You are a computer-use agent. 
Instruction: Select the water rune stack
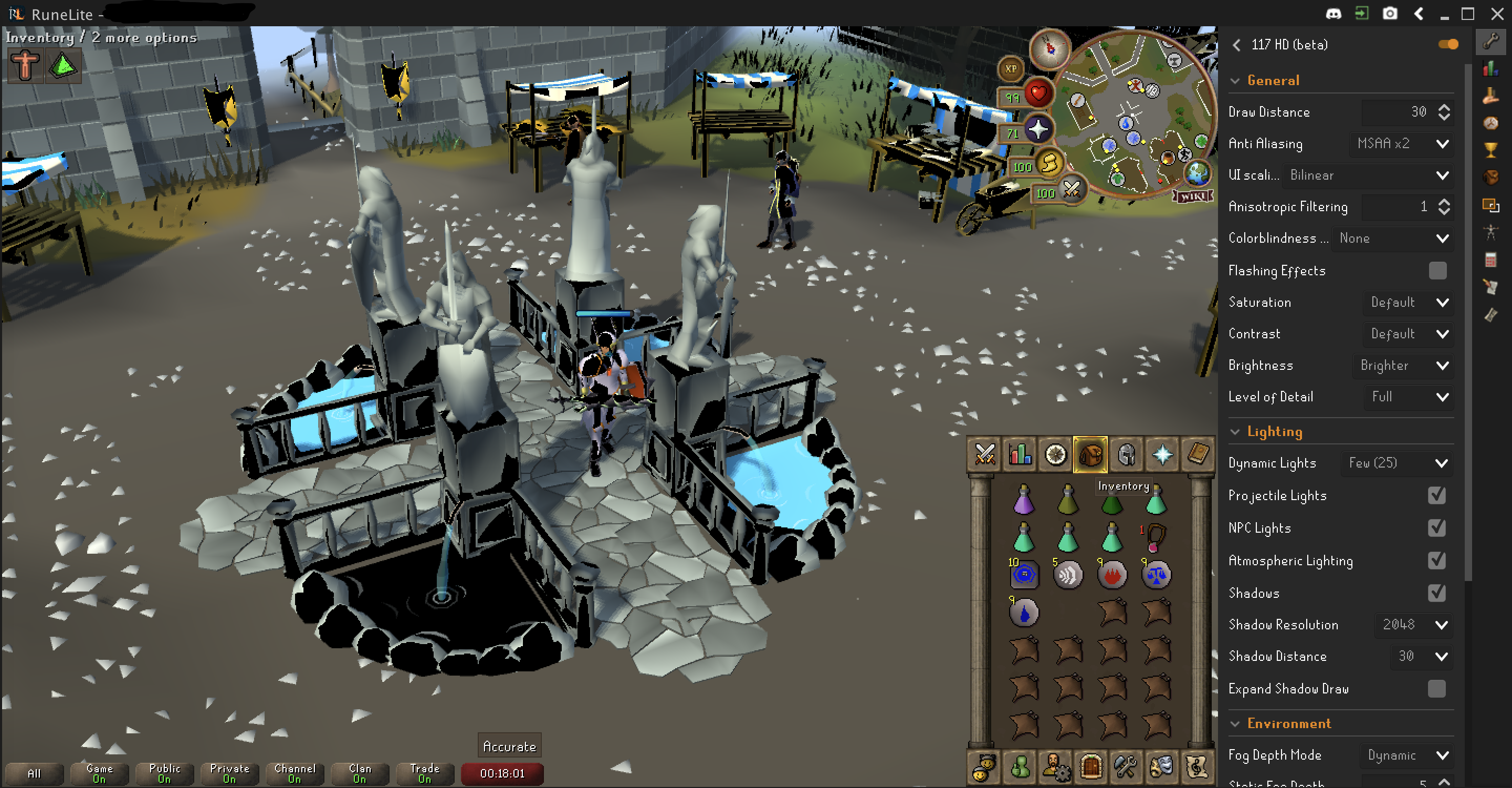(1024, 613)
